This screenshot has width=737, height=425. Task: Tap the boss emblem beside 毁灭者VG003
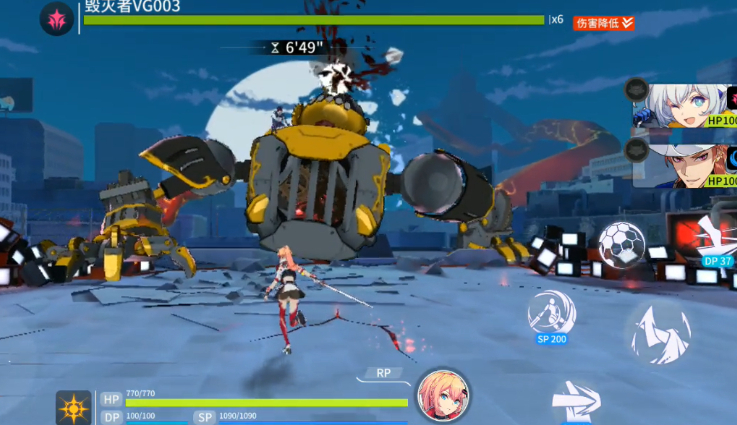[56, 18]
